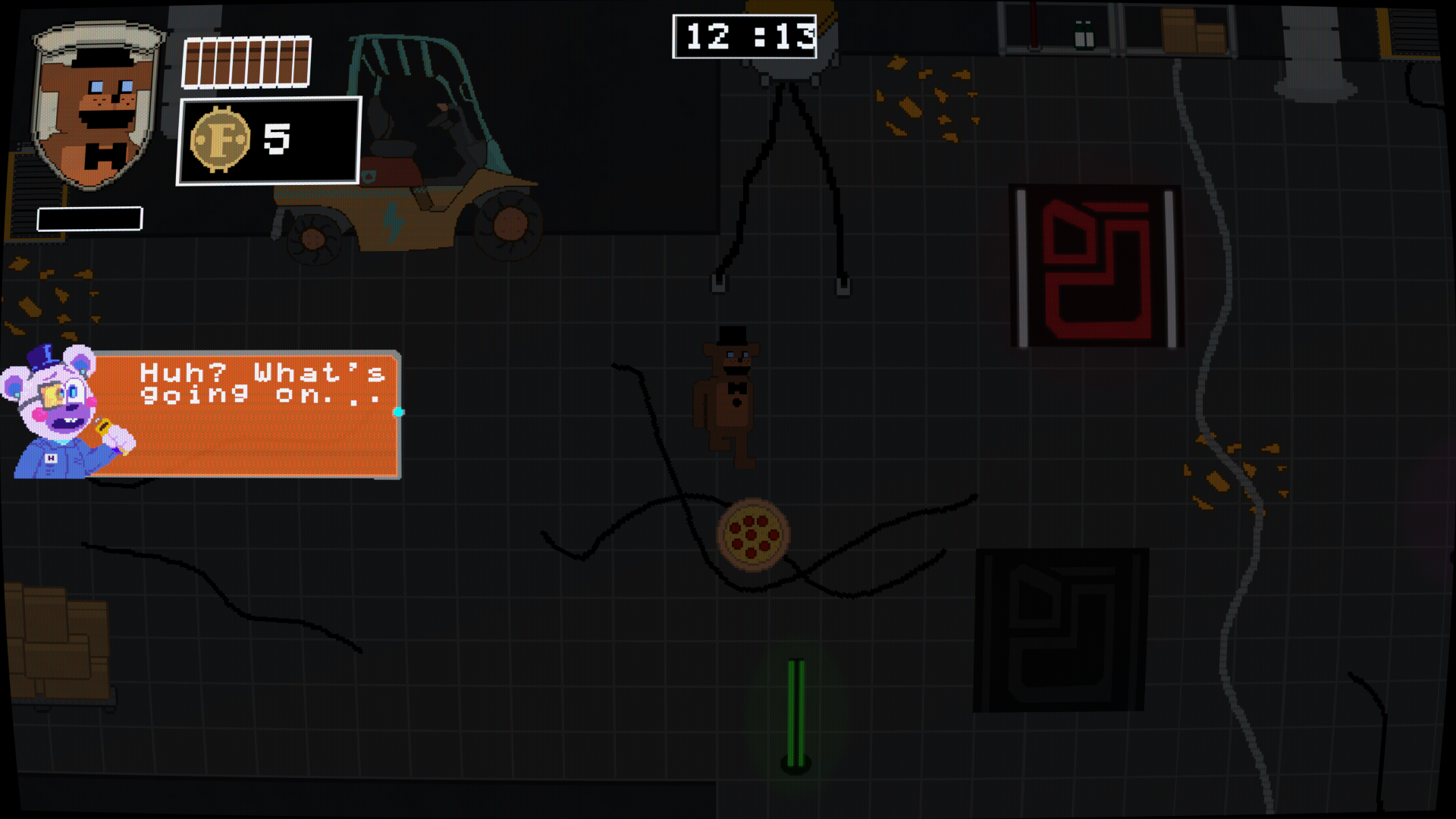Select the Faz-Coin counter showing 5

pyautogui.click(x=269, y=139)
